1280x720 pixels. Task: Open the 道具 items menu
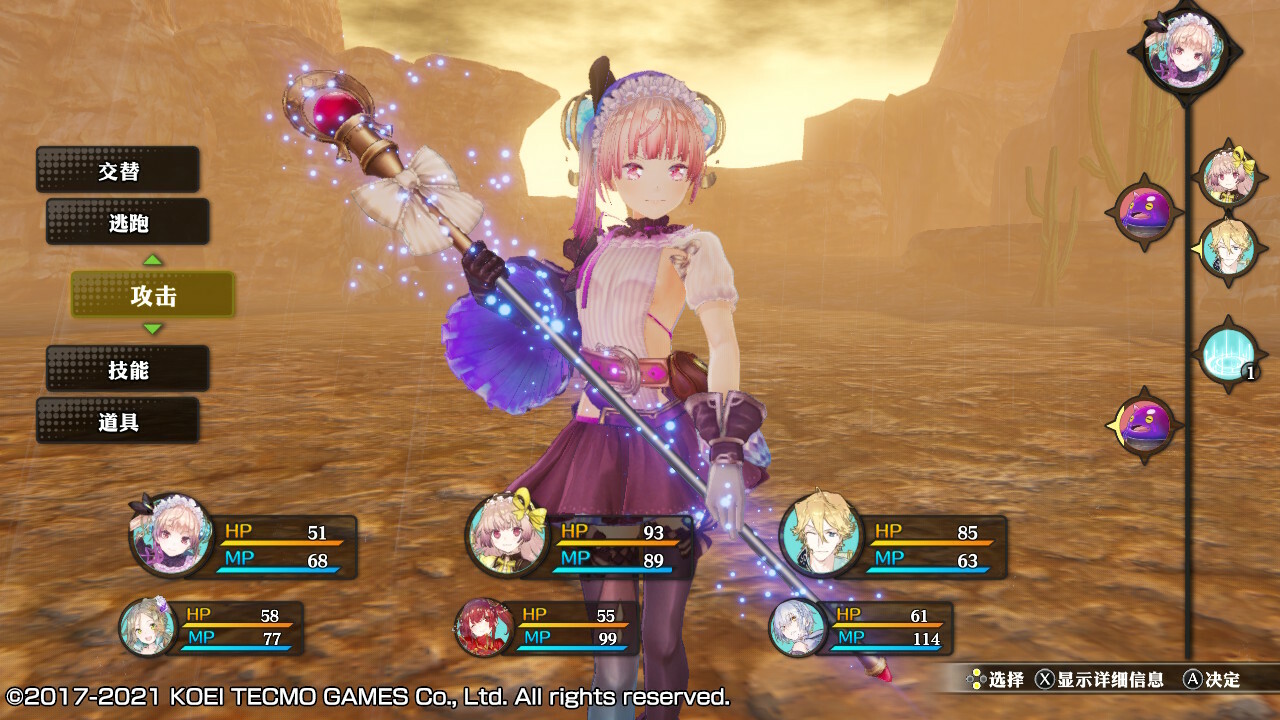tap(118, 421)
